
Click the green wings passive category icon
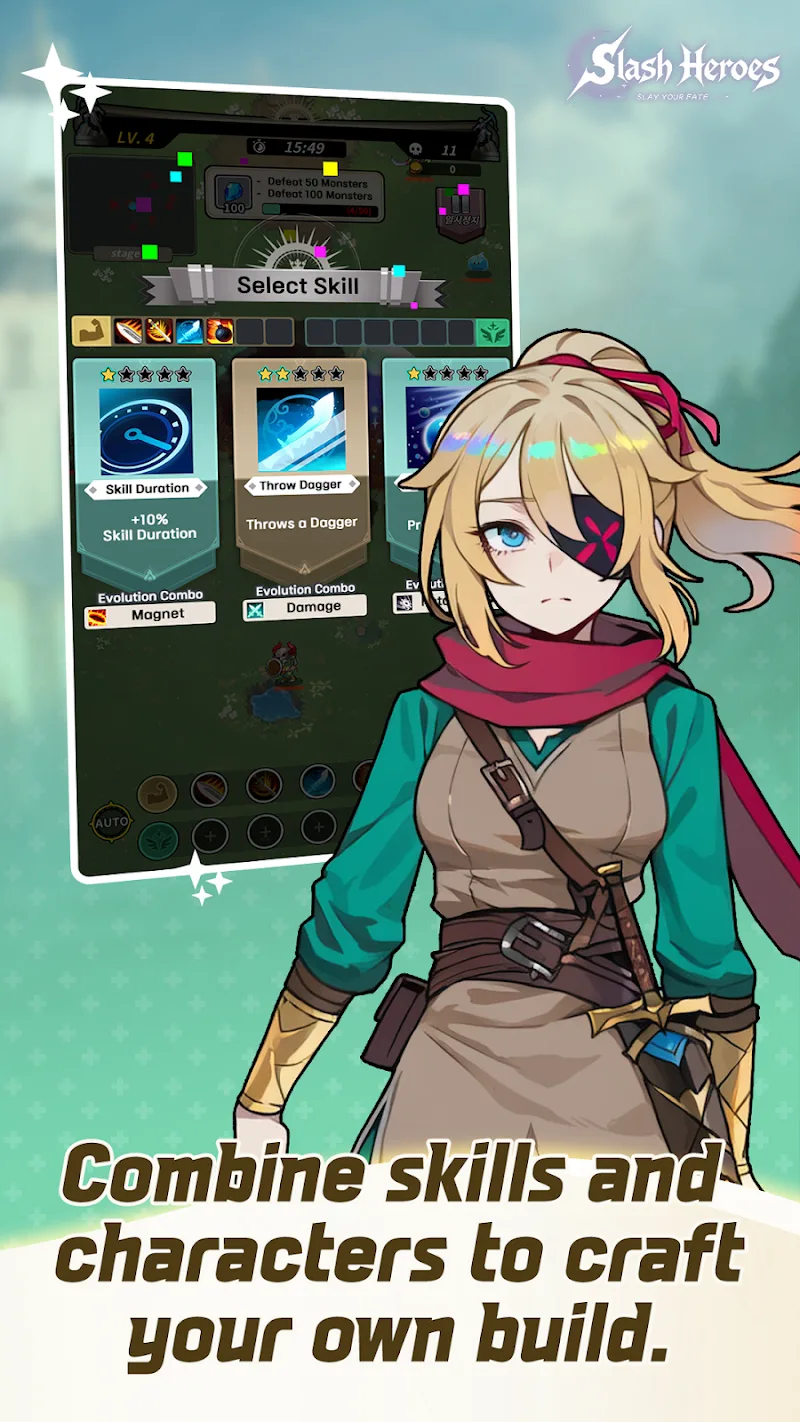[490, 332]
